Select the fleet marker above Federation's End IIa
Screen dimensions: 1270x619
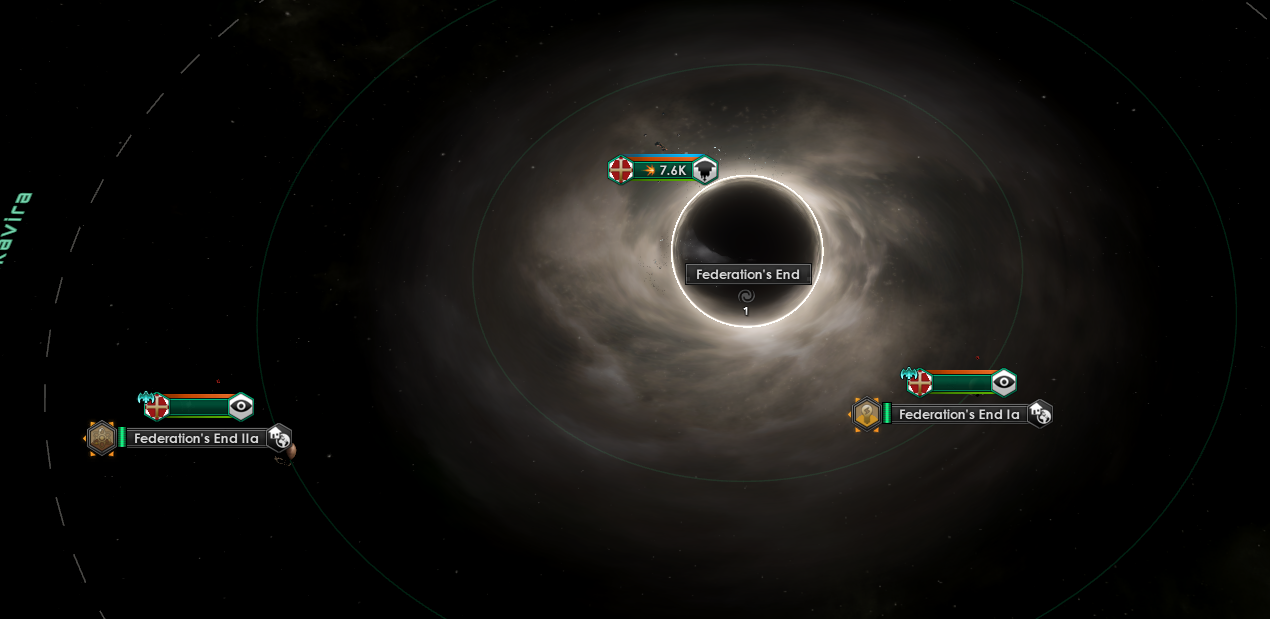pos(198,407)
